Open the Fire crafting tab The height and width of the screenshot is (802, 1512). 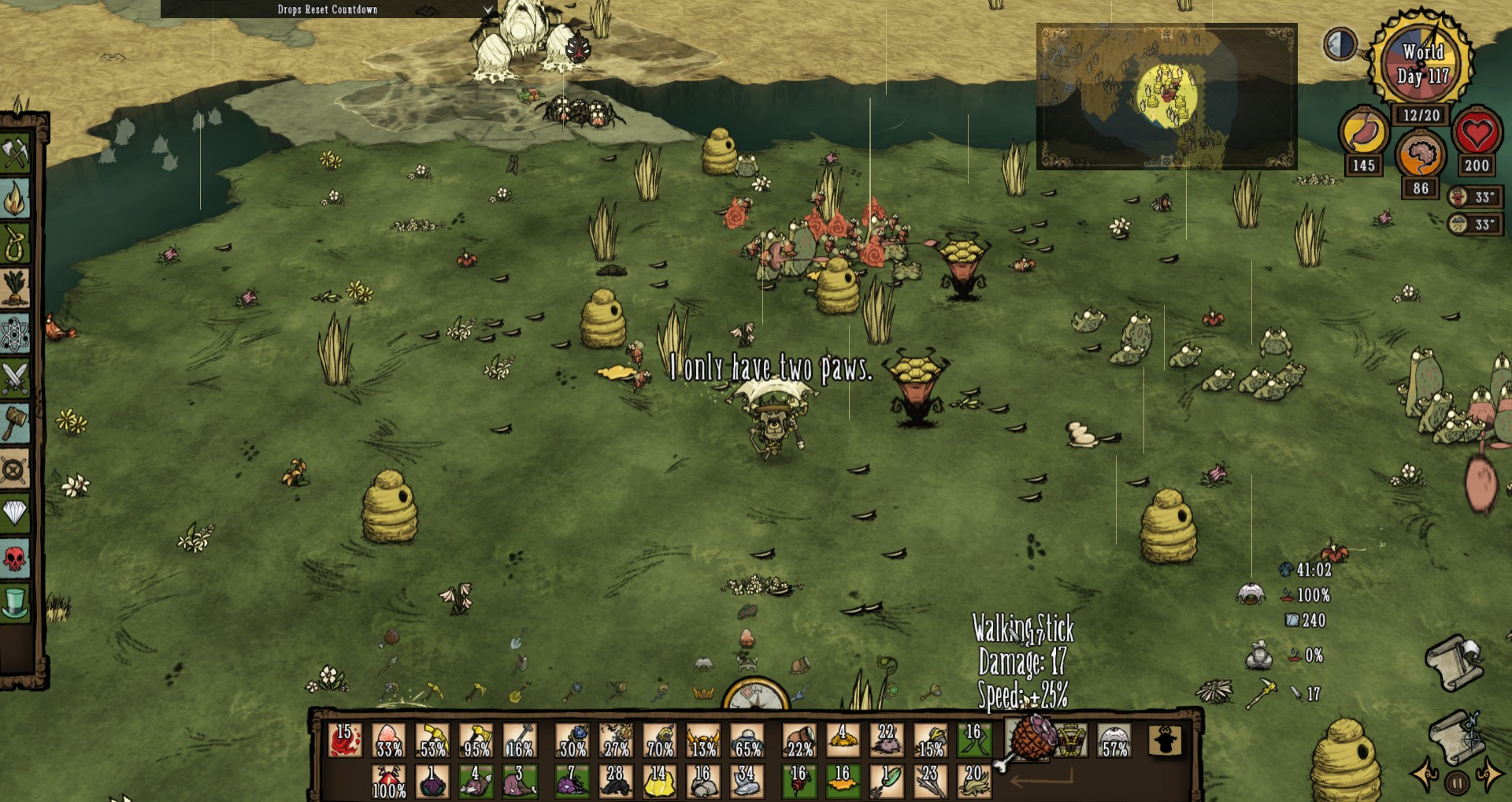pos(15,198)
